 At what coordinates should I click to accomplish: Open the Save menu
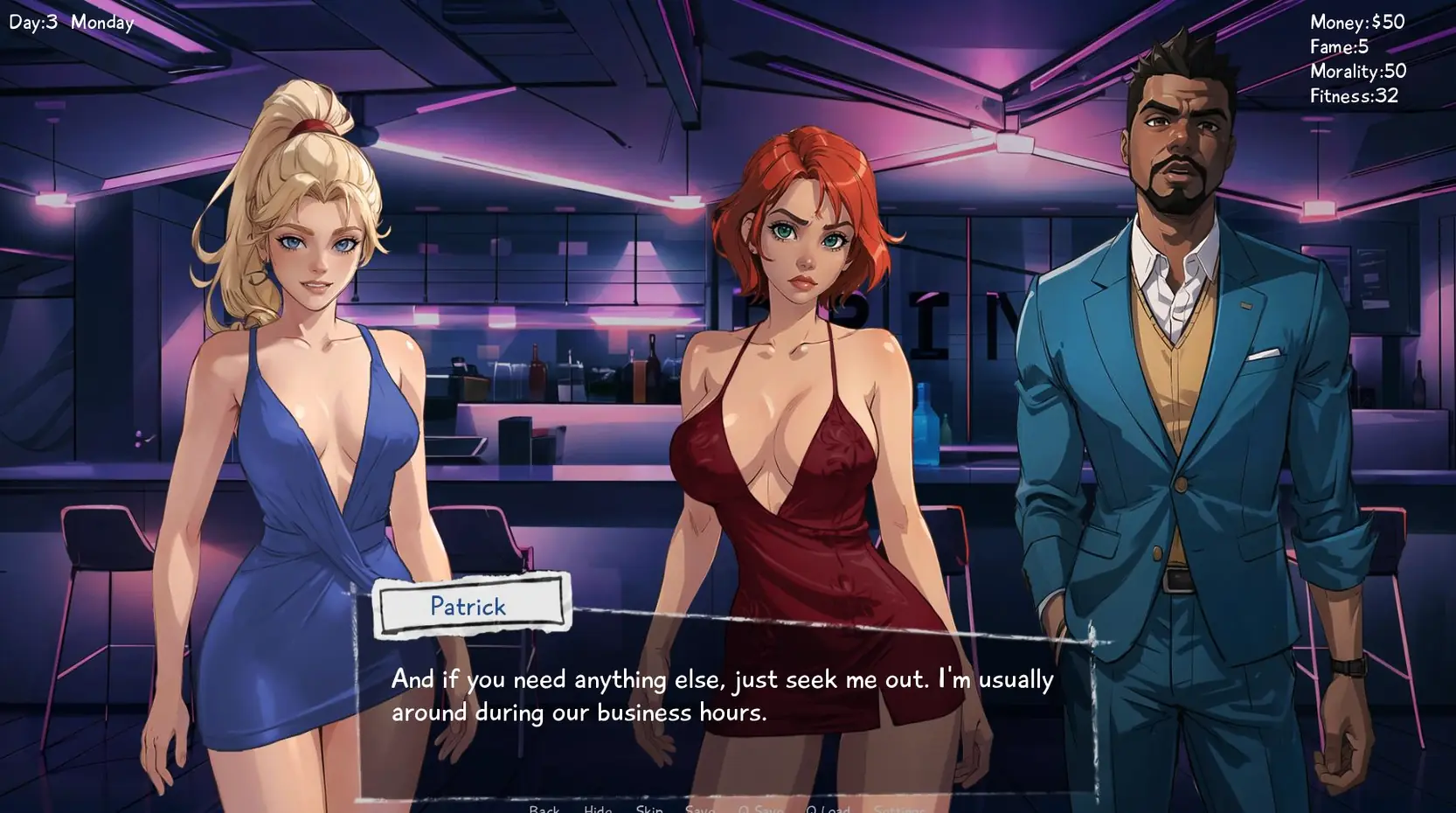[700, 809]
